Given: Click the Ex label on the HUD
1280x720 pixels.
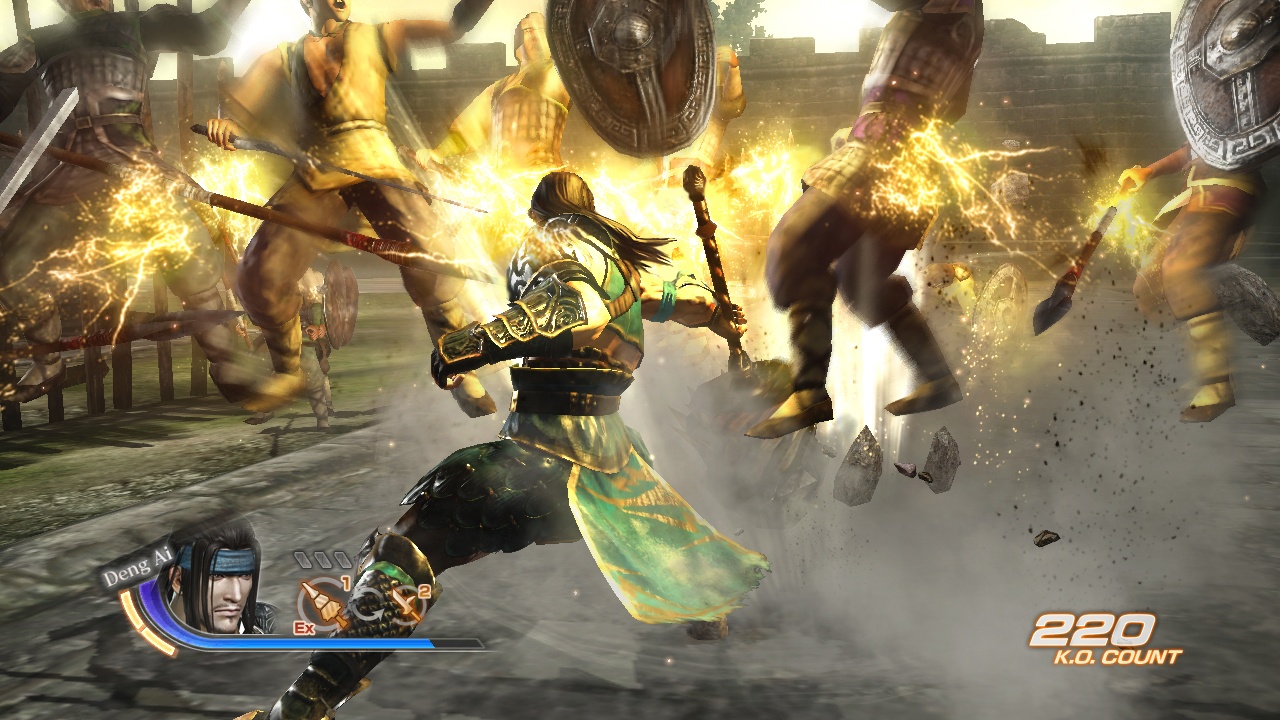Looking at the screenshot, I should [x=303, y=628].
